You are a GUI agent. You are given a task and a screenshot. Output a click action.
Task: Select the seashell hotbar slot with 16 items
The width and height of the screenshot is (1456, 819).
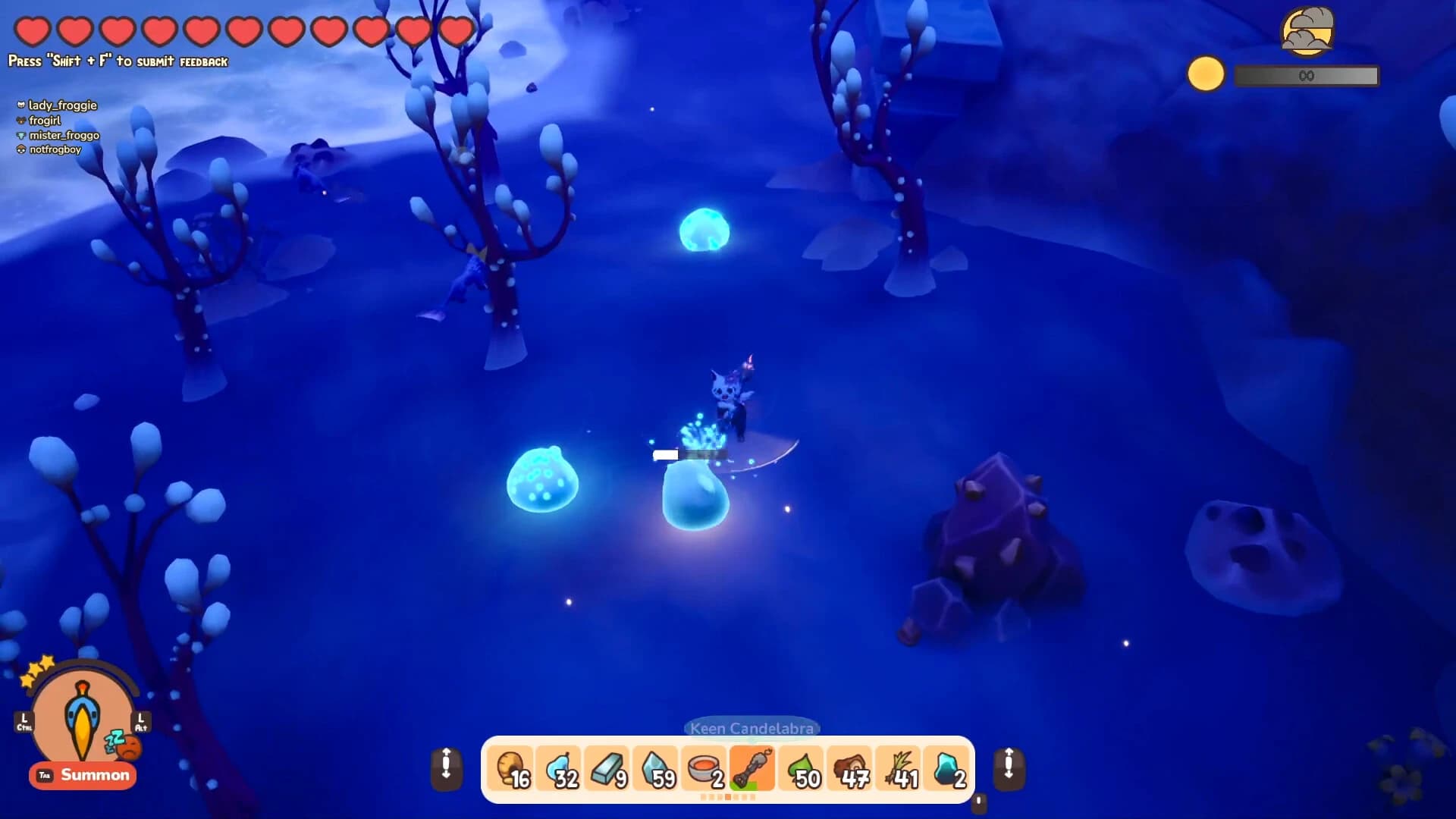513,770
